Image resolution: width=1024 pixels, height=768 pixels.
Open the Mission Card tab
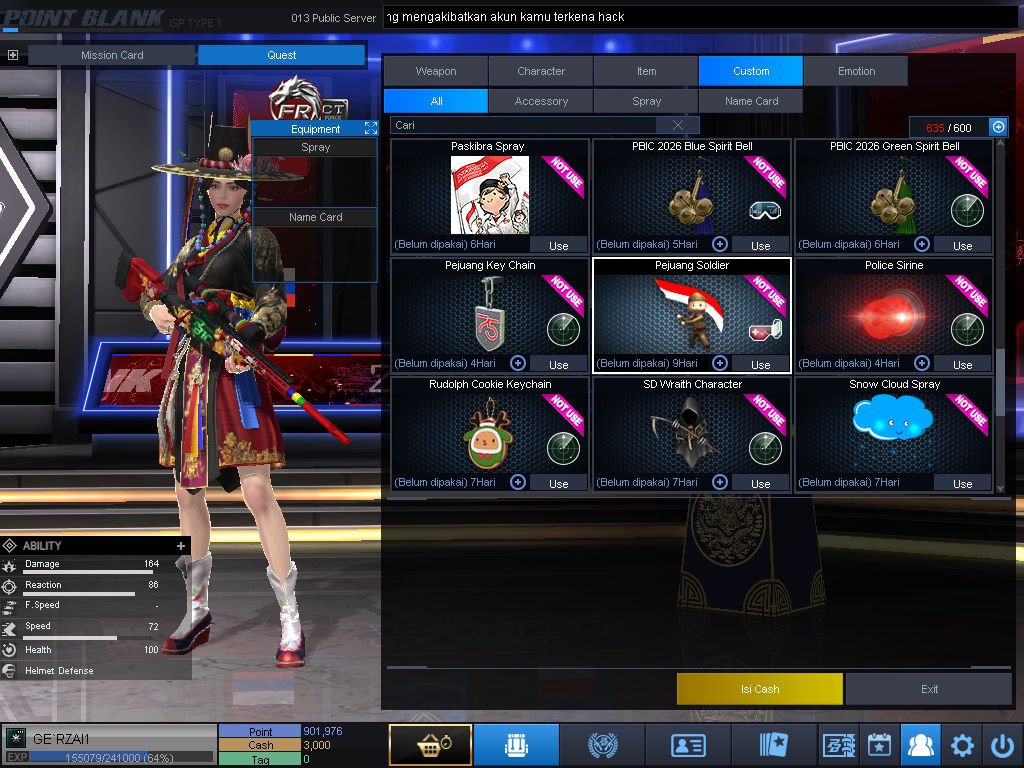[x=112, y=55]
